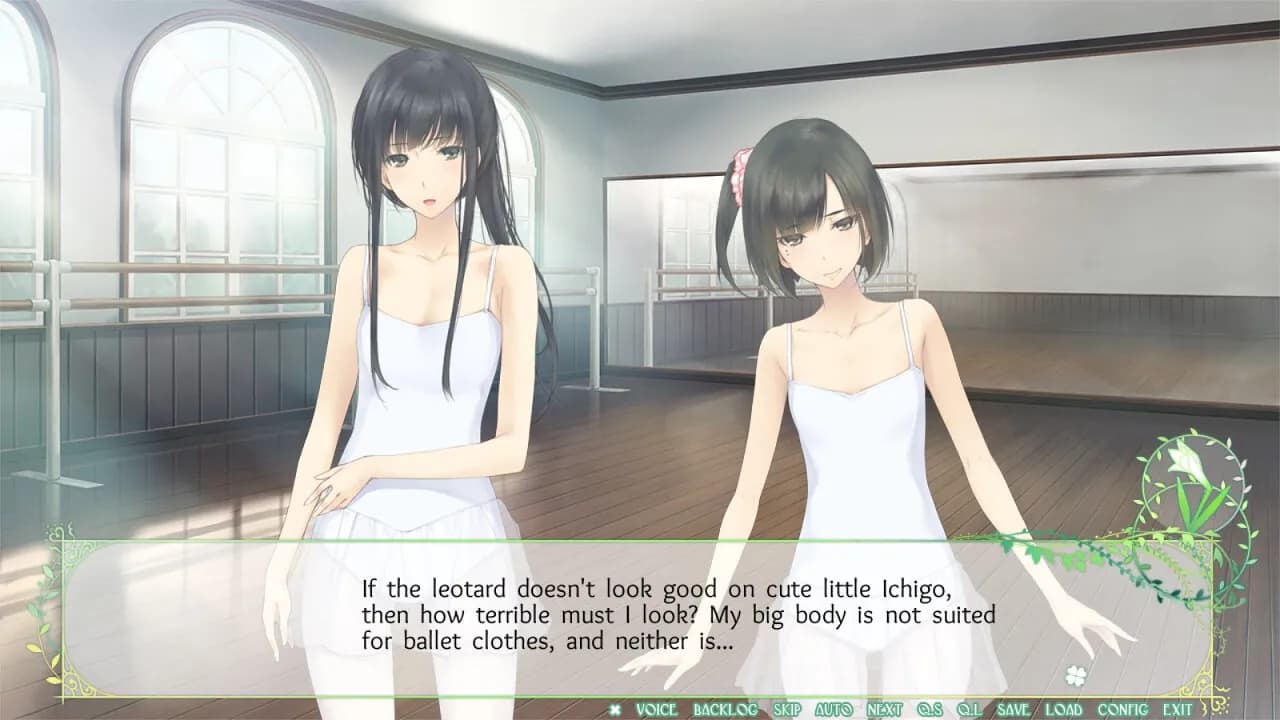Replay the line with VOICE

pos(656,709)
